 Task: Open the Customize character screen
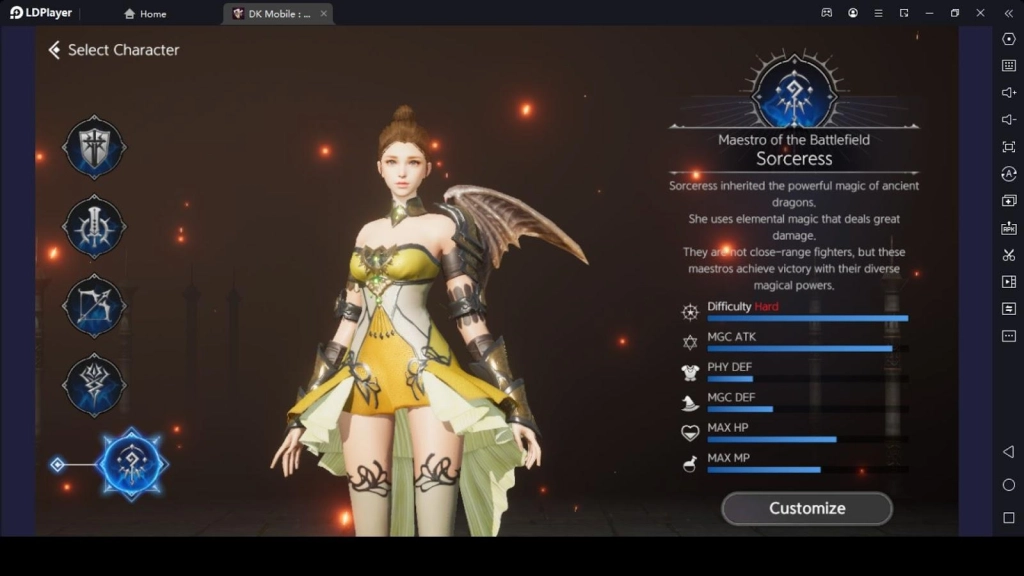pyautogui.click(x=806, y=508)
